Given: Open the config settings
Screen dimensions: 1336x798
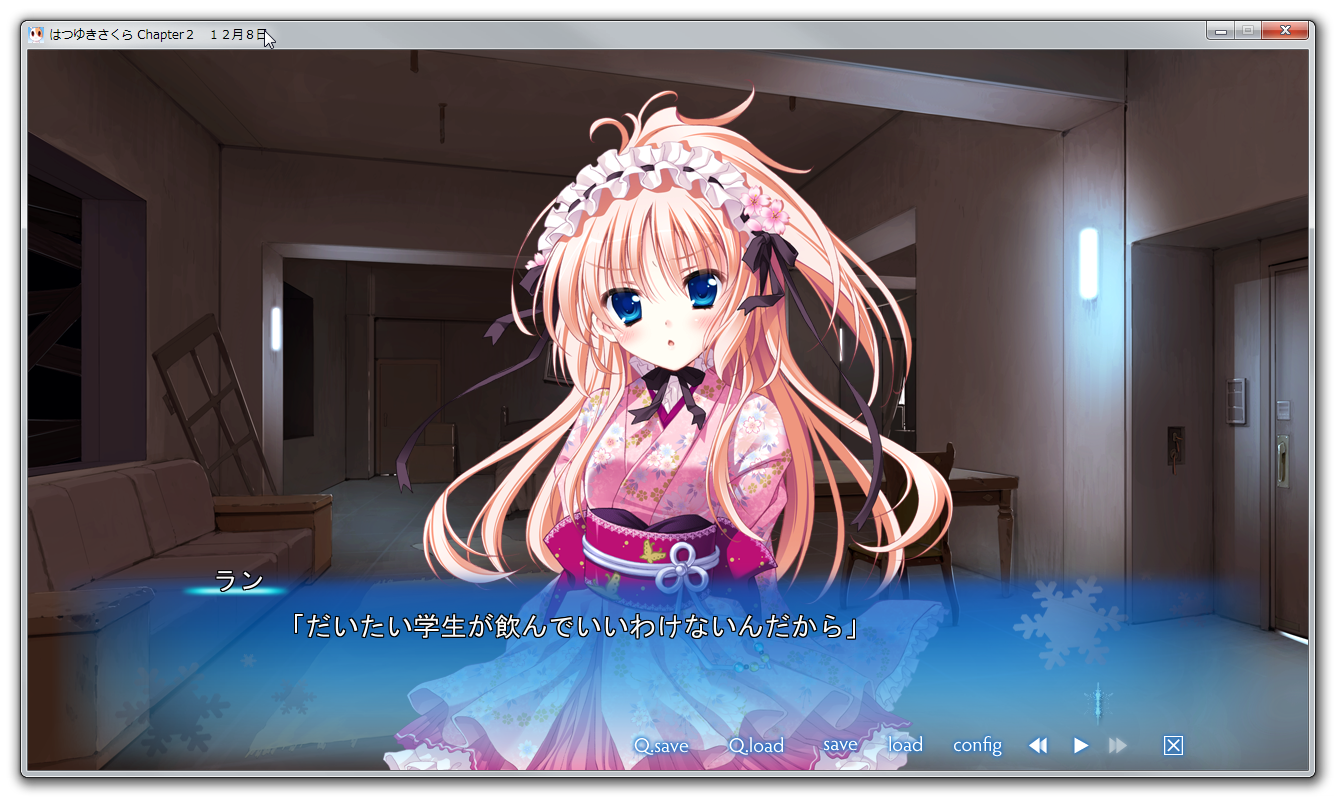Looking at the screenshot, I should coord(977,745).
